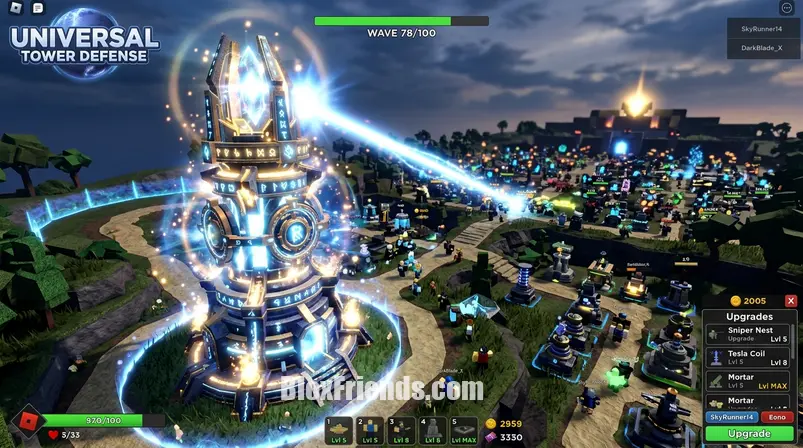Open the Roblox menu in top-left corner
This screenshot has width=803, height=448.
pos(15,8)
